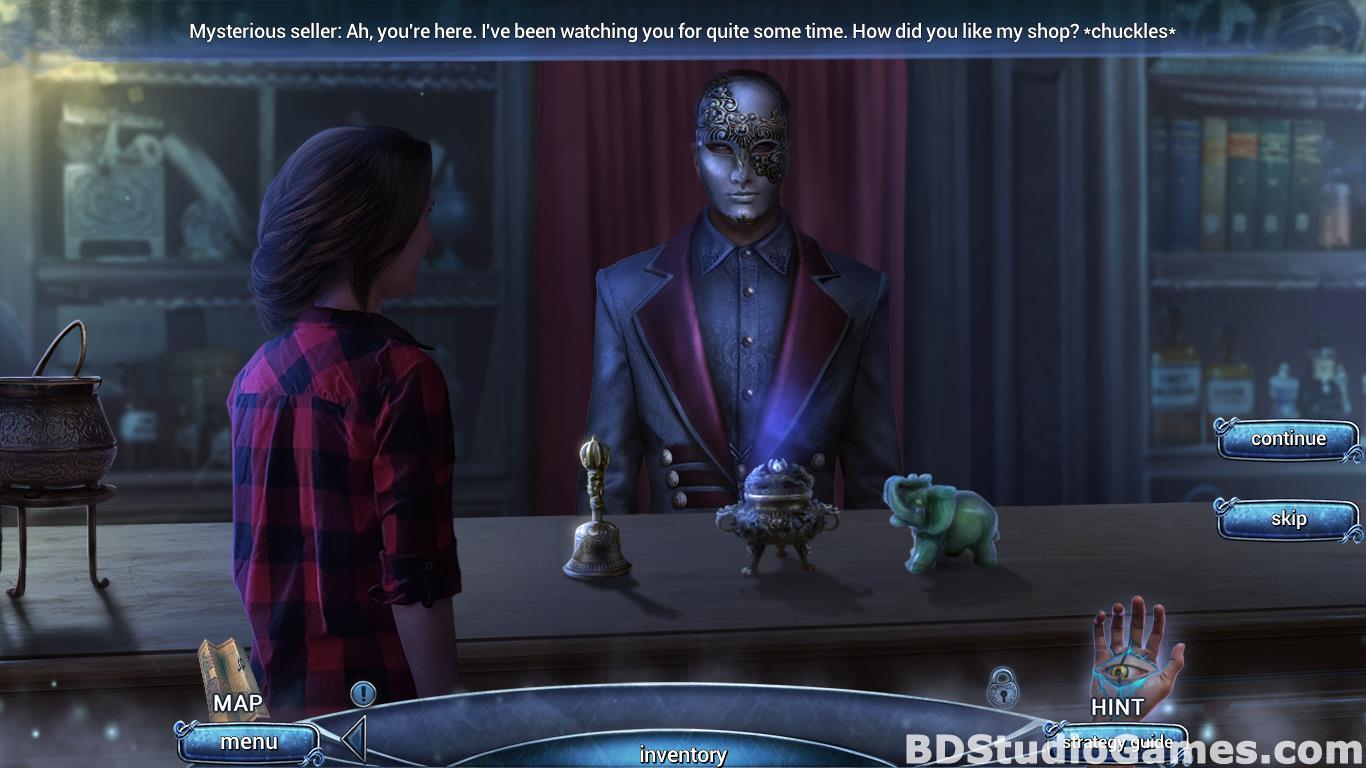
Task: Click the blue exclamation task icon
Action: click(x=363, y=693)
